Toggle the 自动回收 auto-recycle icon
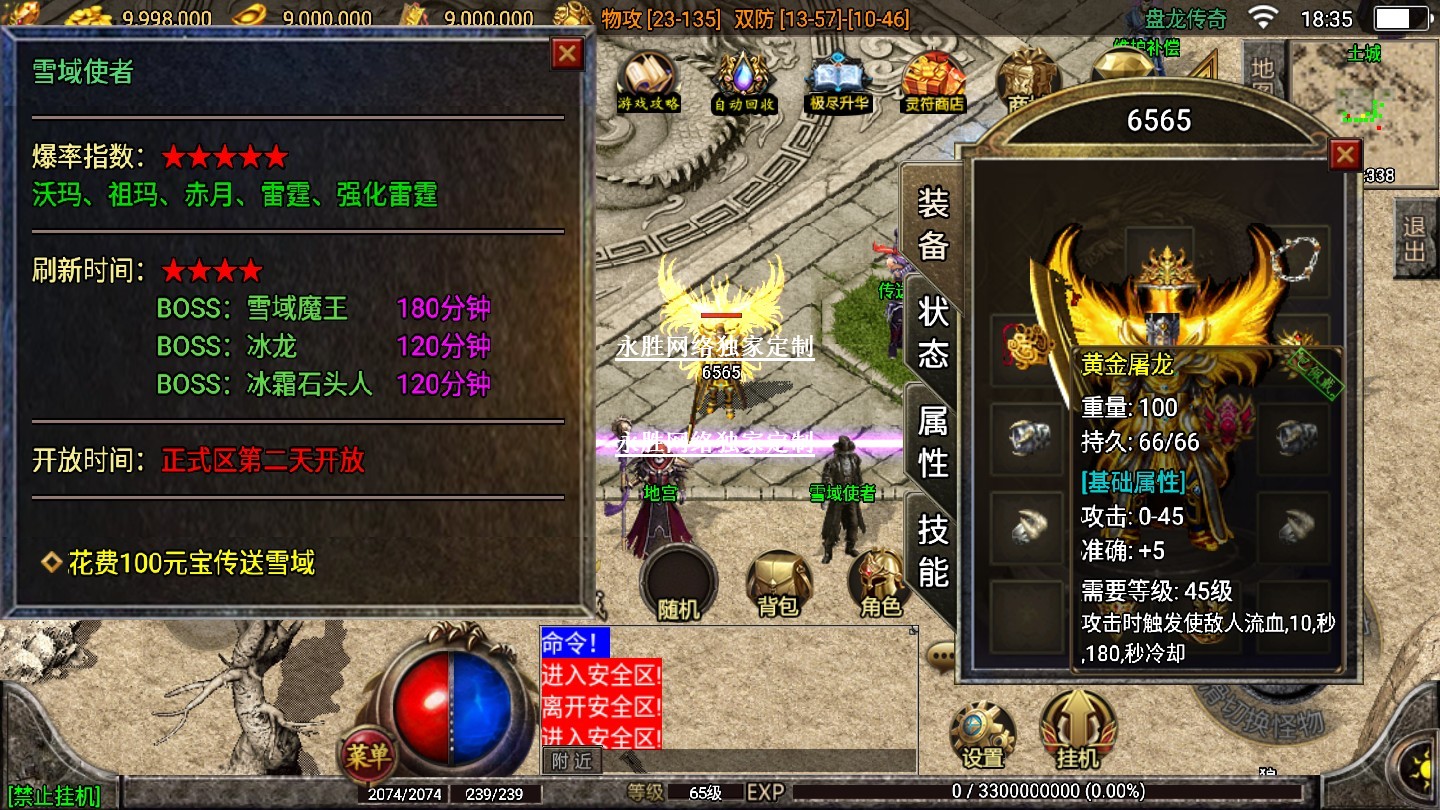Viewport: 1440px width, 810px height. [743, 81]
